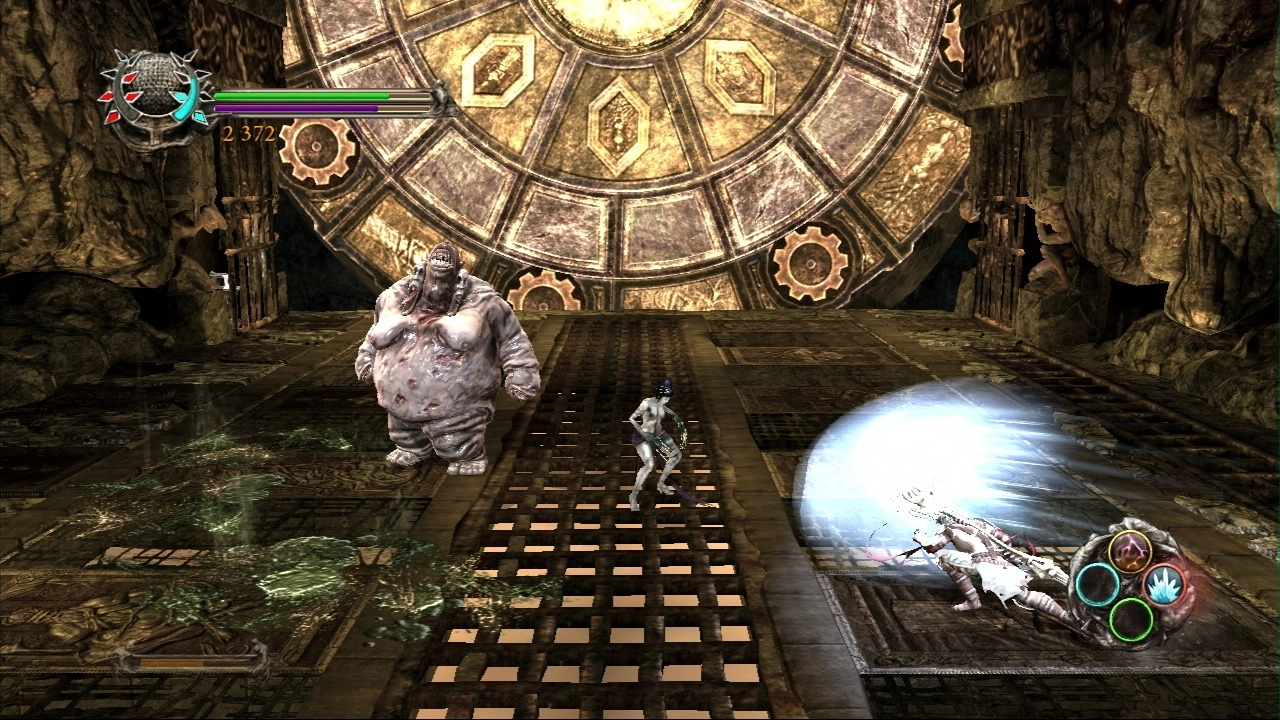1280x720 pixels.
Task: Cast the ice crystal shard spell
Action: click(1163, 584)
